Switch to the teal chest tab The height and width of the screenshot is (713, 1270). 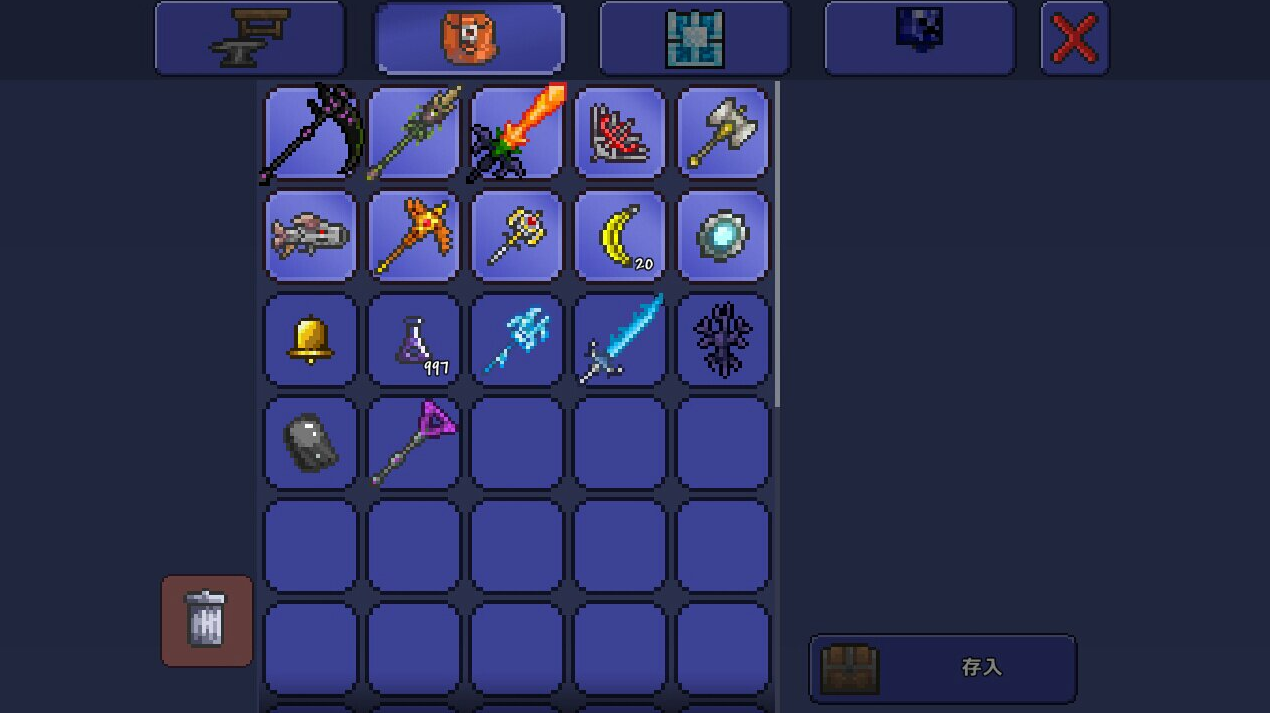[694, 39]
